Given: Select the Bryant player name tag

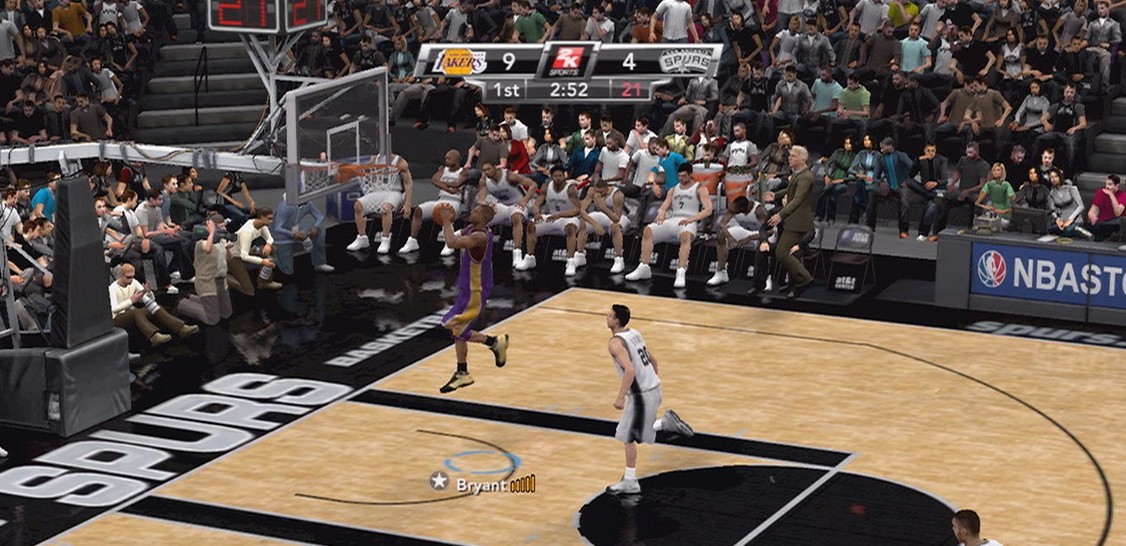Looking at the screenshot, I should pyautogui.click(x=481, y=485).
